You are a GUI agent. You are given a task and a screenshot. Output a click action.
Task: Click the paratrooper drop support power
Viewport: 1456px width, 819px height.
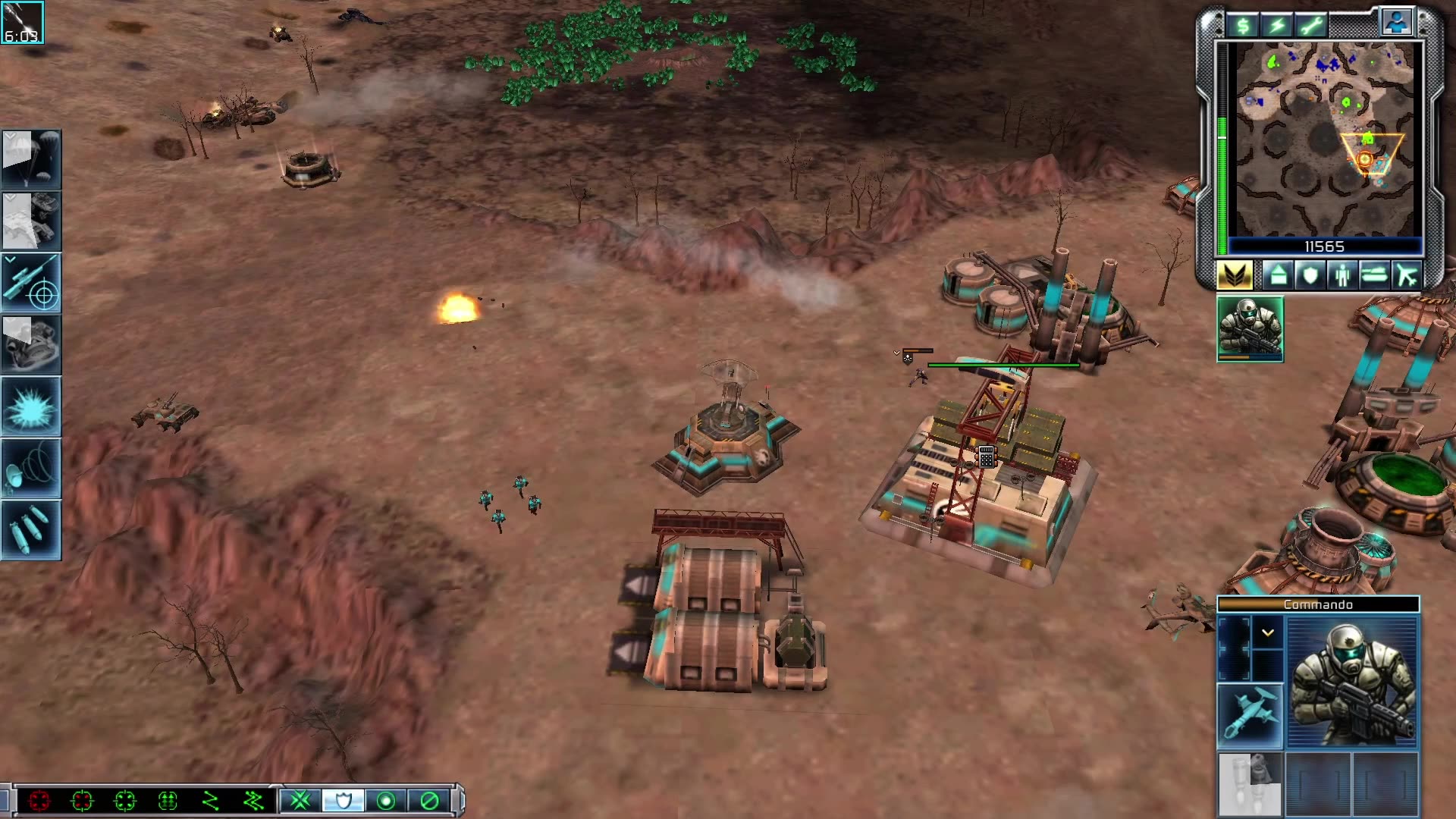tap(32, 159)
